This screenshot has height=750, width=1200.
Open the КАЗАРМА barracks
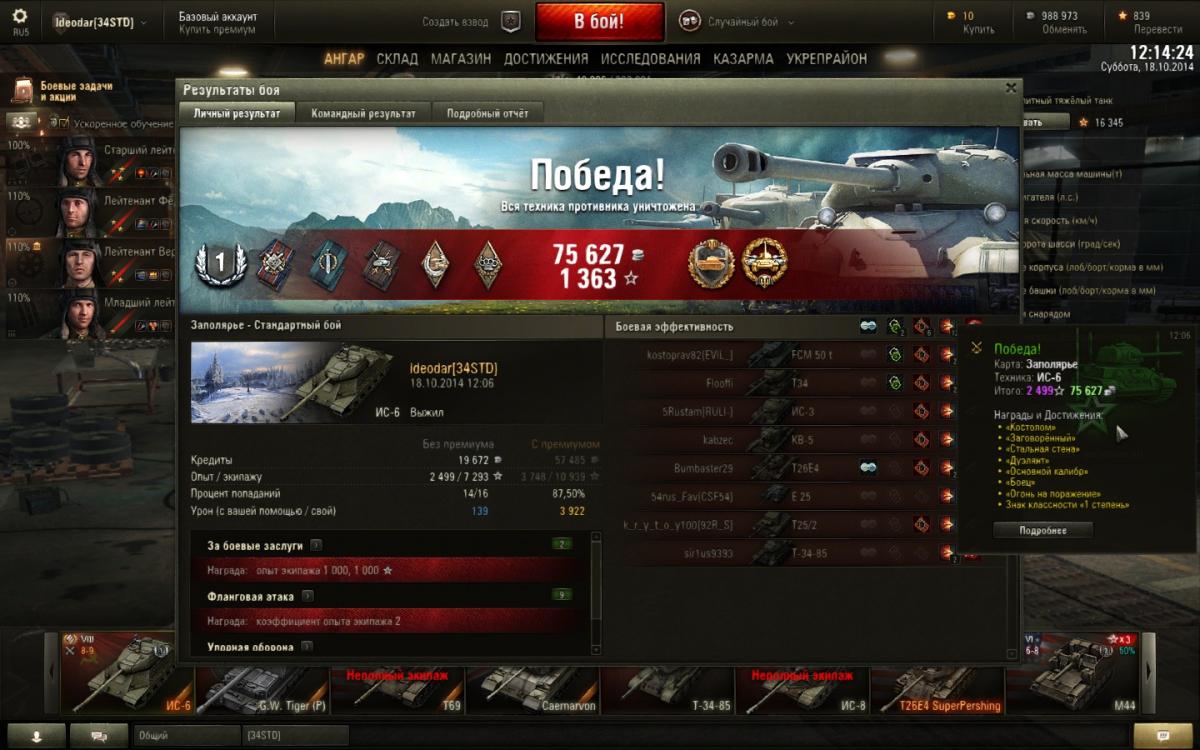tap(743, 59)
